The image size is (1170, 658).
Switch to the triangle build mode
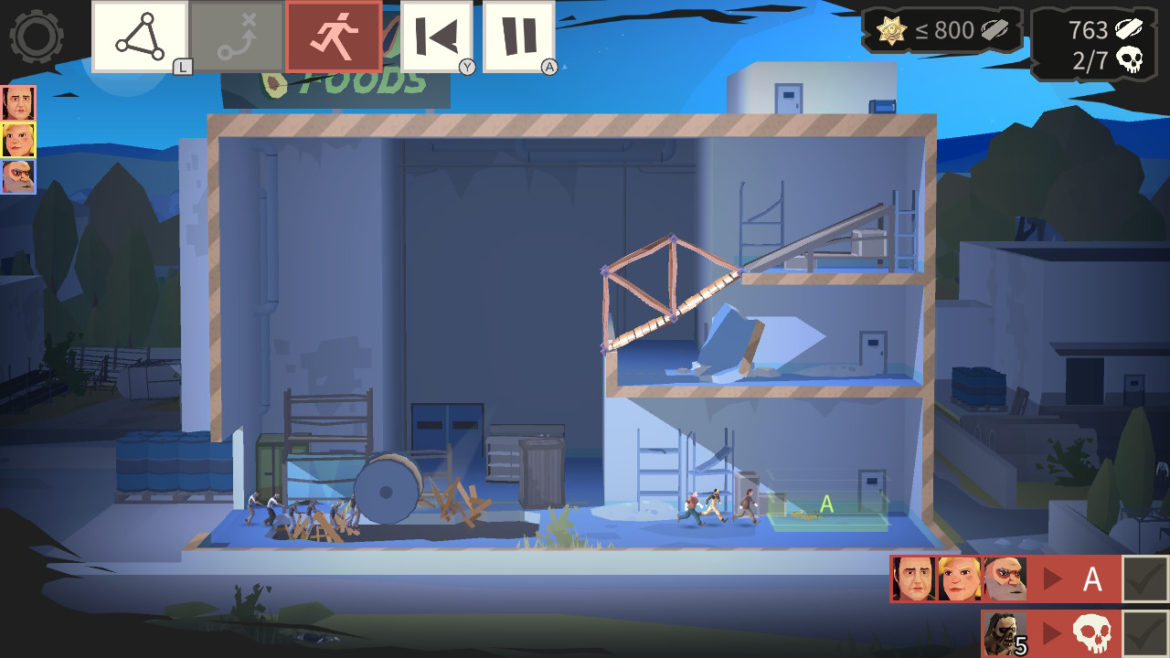(140, 37)
